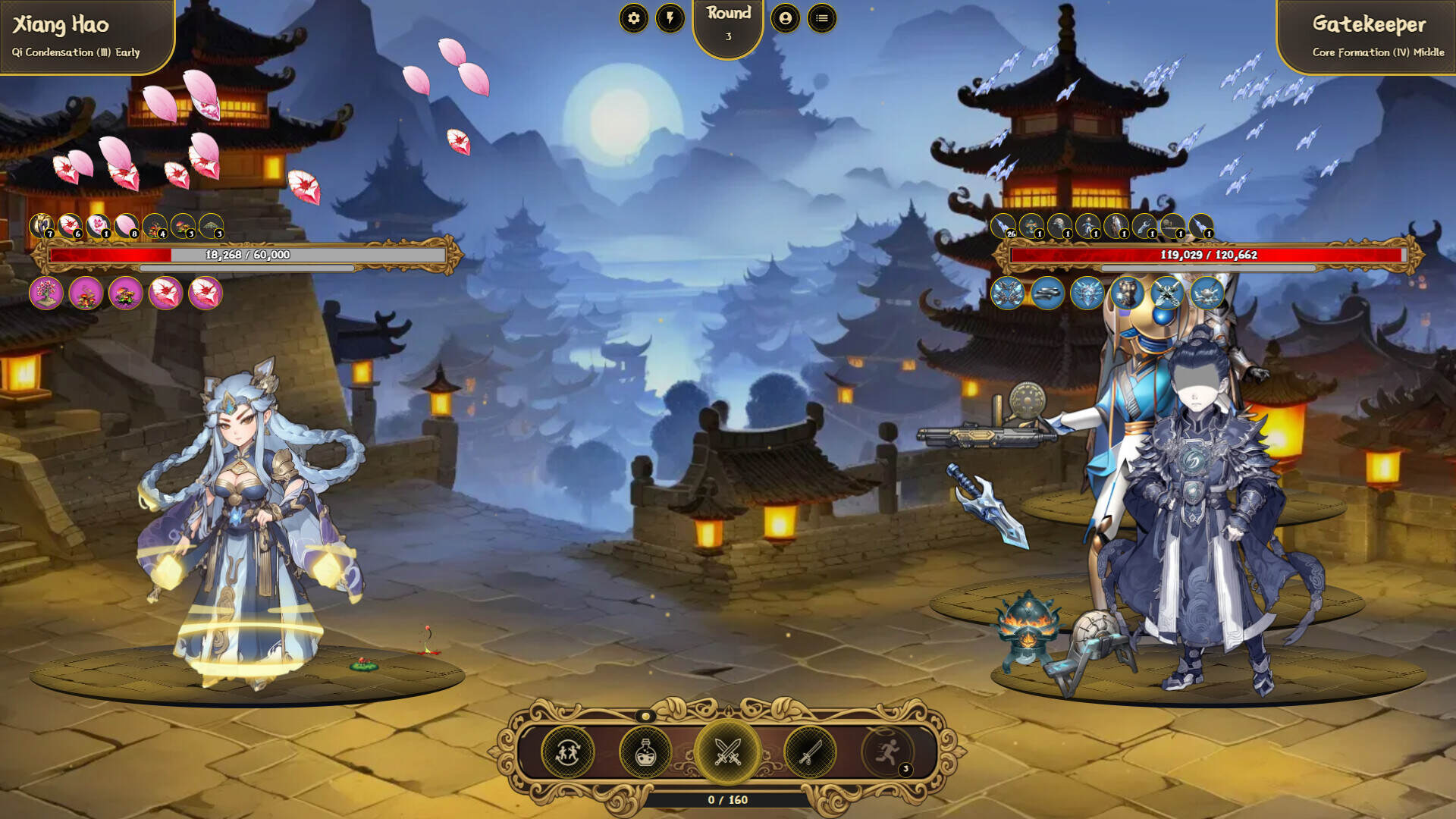Expand the mushroom buff showing count 4
The width and height of the screenshot is (1456, 819).
tap(155, 225)
